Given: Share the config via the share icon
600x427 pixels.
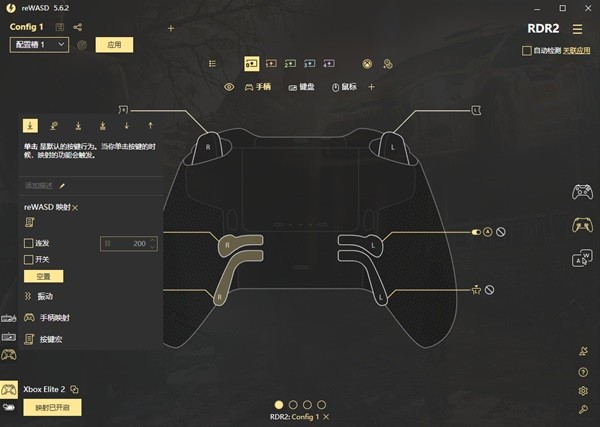Looking at the screenshot, I should pyautogui.click(x=78, y=27).
